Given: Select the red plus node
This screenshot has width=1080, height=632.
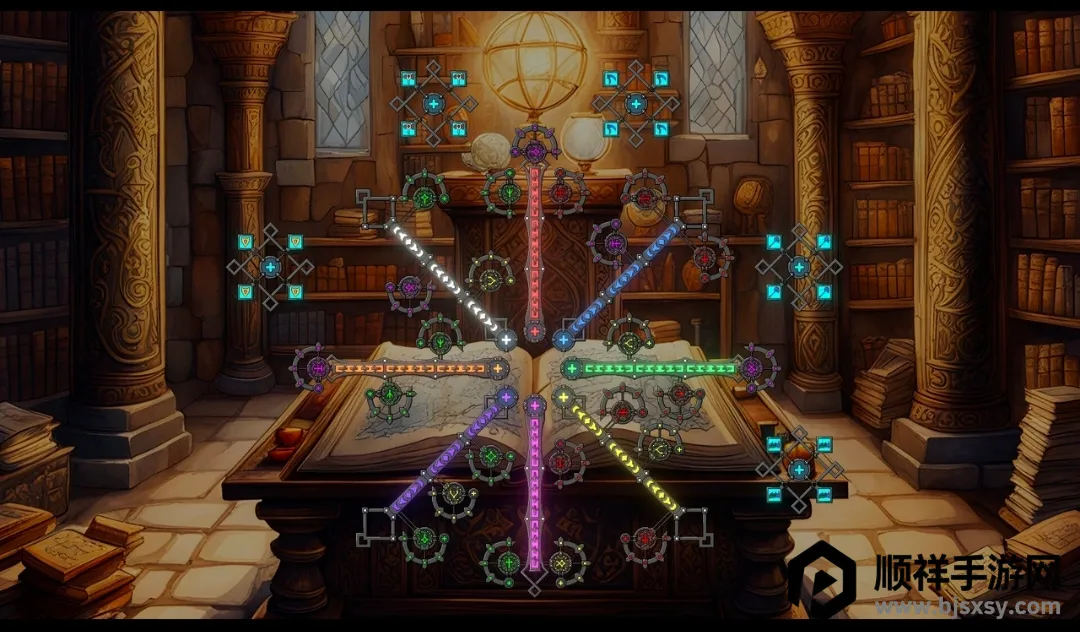Looking at the screenshot, I should click(535, 331).
